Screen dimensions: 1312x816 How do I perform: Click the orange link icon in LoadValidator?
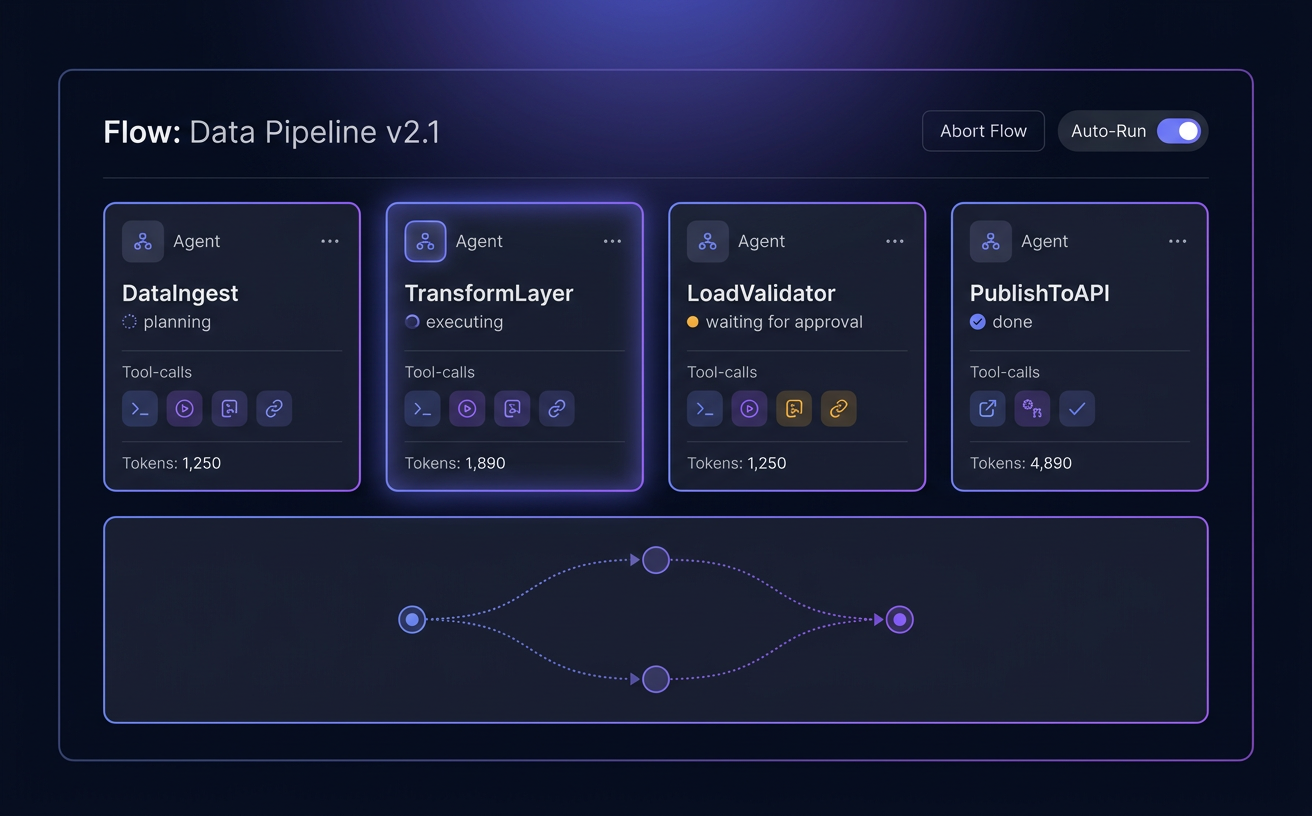(838, 408)
